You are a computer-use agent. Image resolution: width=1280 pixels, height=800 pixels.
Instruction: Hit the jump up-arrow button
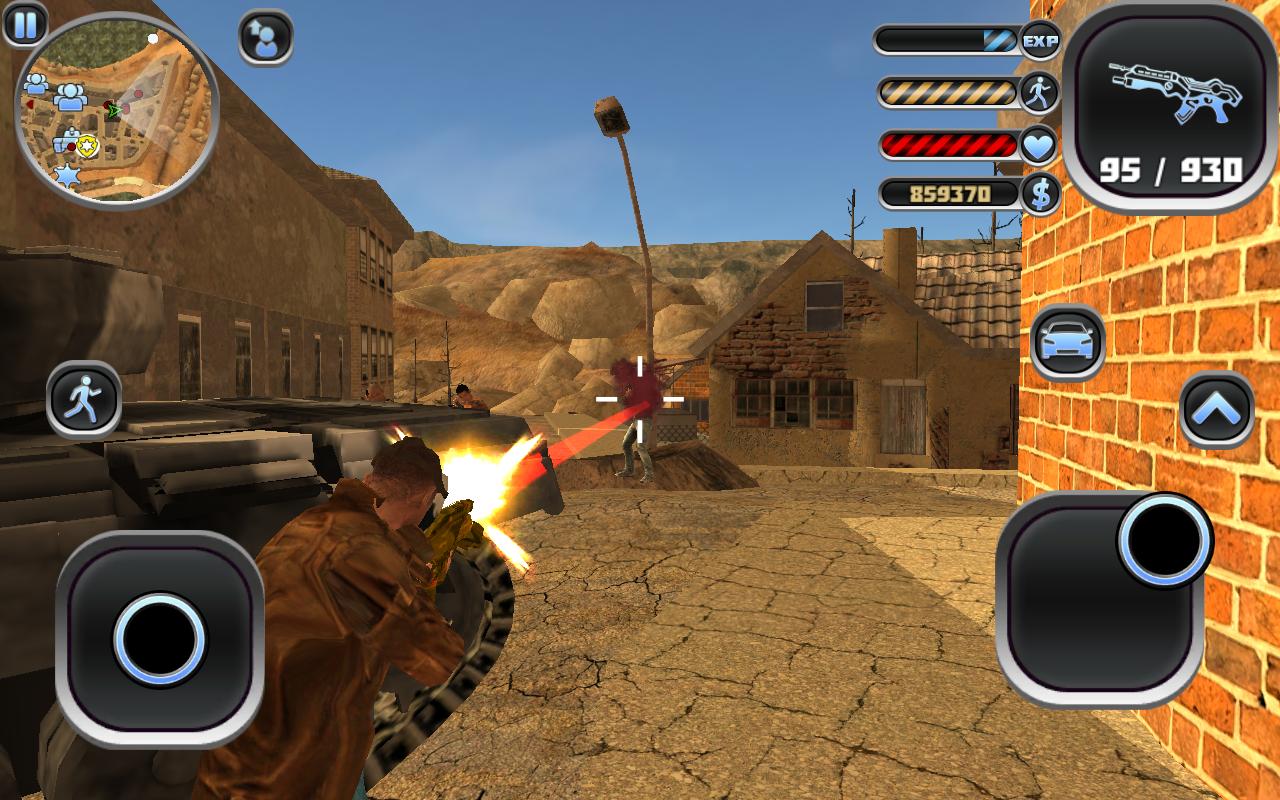1217,409
